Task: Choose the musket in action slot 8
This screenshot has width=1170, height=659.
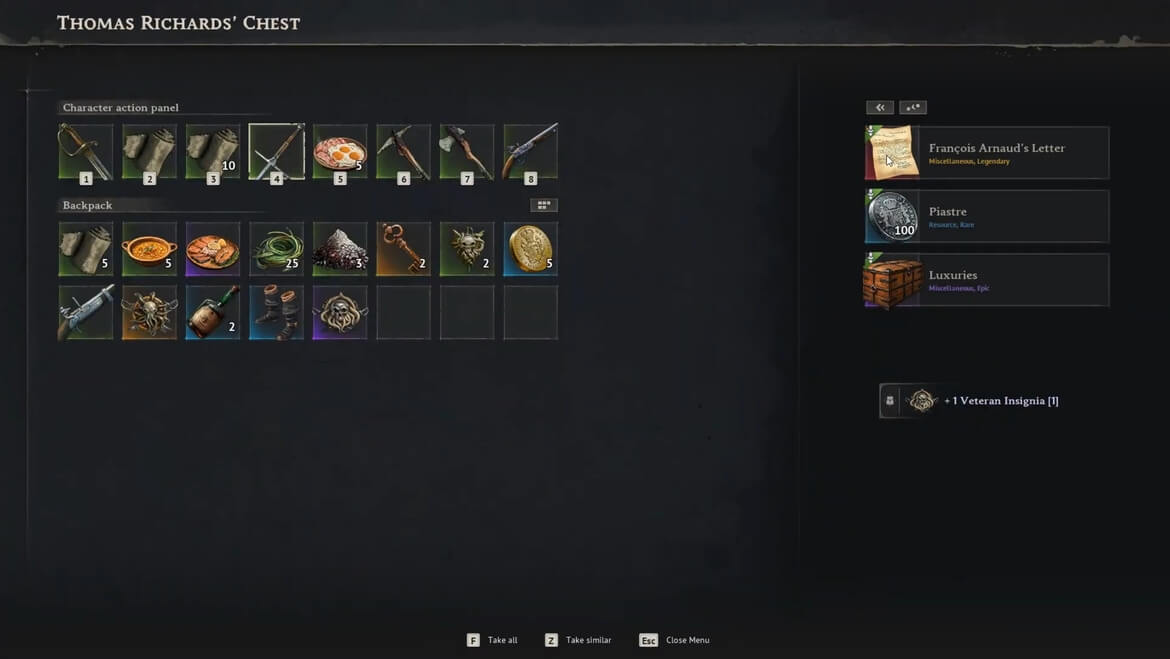Action: pyautogui.click(x=531, y=152)
